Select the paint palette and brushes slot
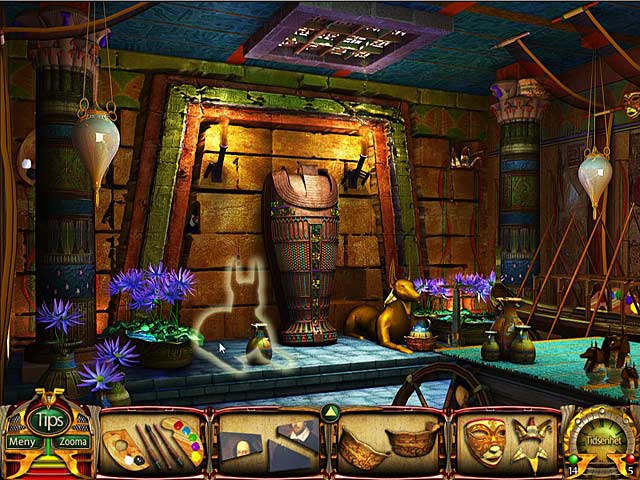The height and width of the screenshot is (480, 640). (153, 441)
